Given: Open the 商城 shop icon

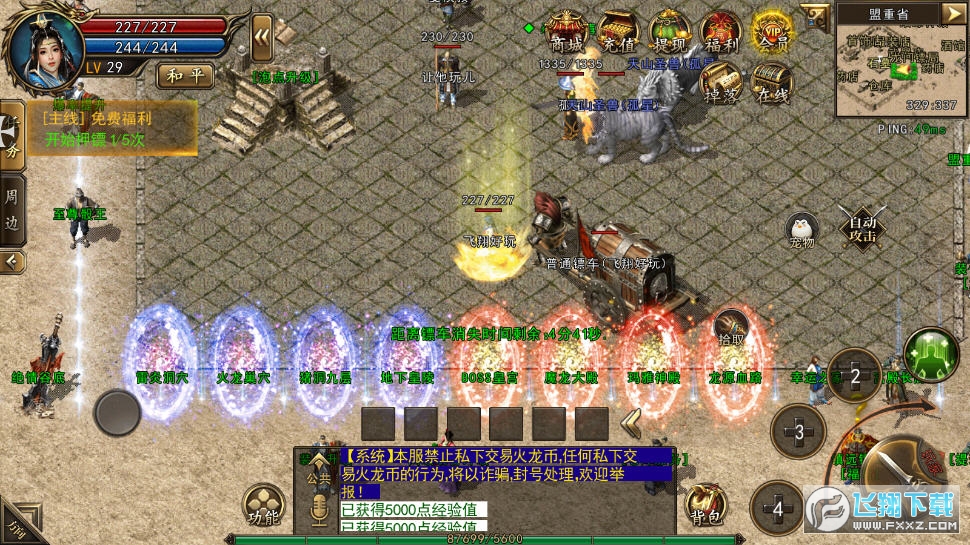Looking at the screenshot, I should [567, 34].
